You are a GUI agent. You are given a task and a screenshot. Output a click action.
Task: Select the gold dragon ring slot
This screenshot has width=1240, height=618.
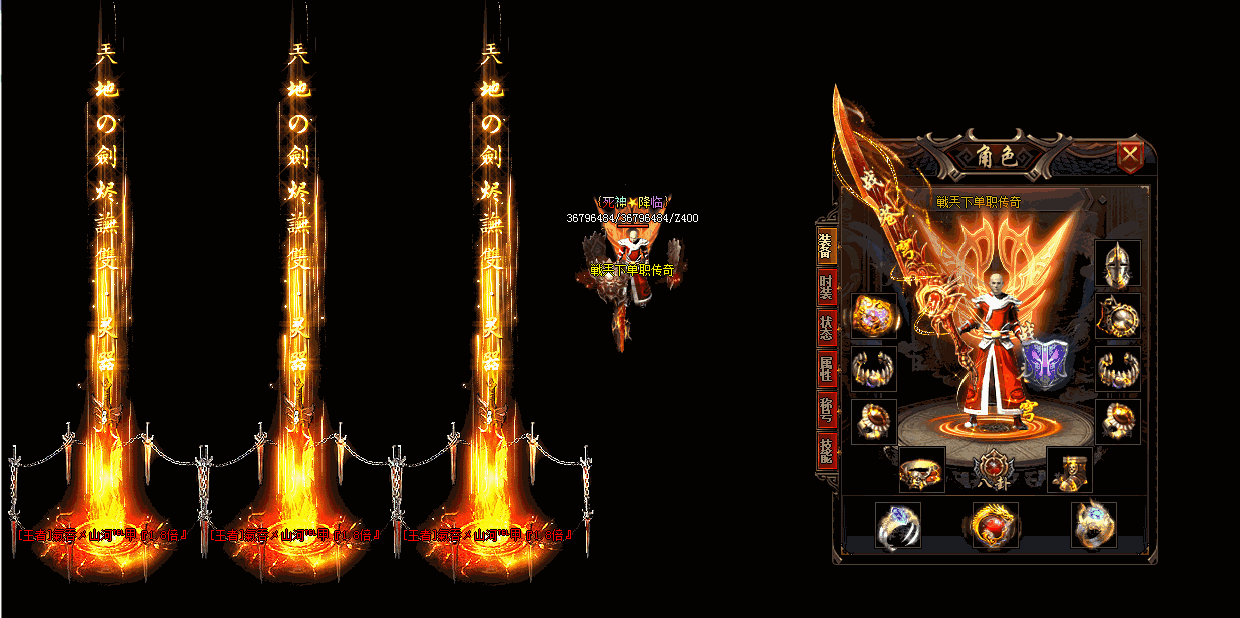[1093, 525]
